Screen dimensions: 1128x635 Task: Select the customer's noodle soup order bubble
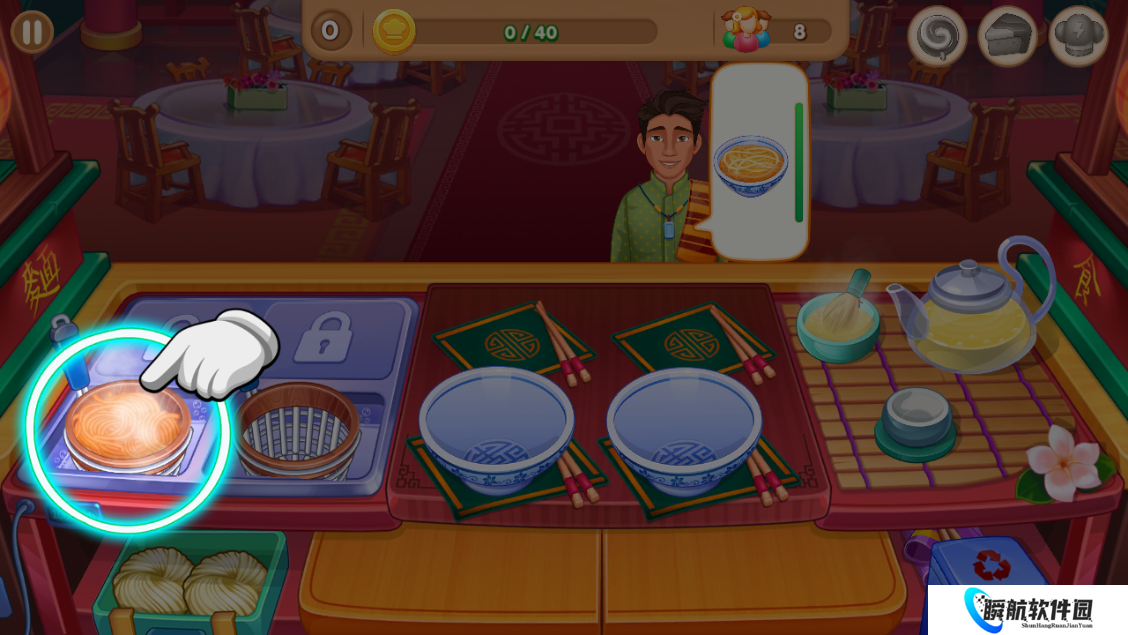(x=751, y=162)
